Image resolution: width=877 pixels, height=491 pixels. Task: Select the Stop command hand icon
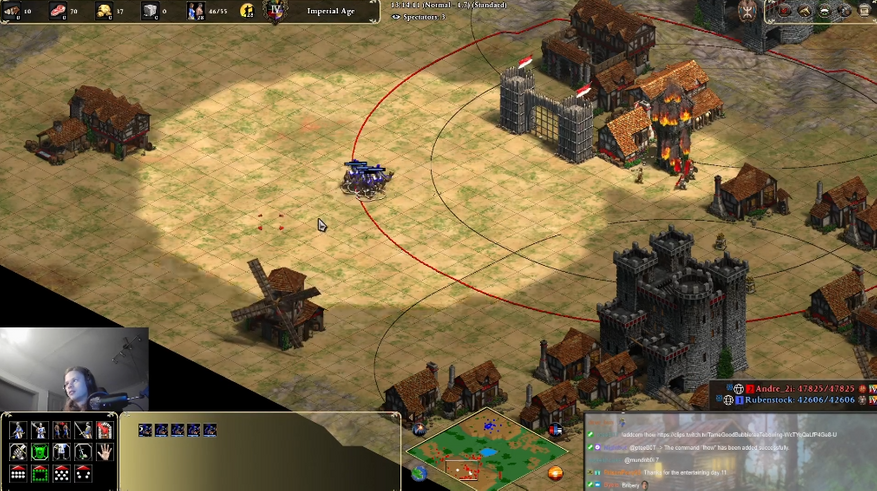tap(105, 452)
